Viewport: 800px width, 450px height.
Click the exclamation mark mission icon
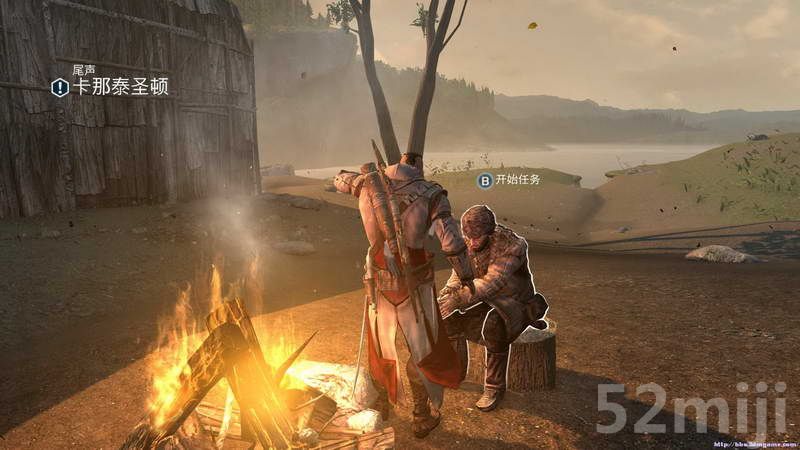pyautogui.click(x=60, y=87)
